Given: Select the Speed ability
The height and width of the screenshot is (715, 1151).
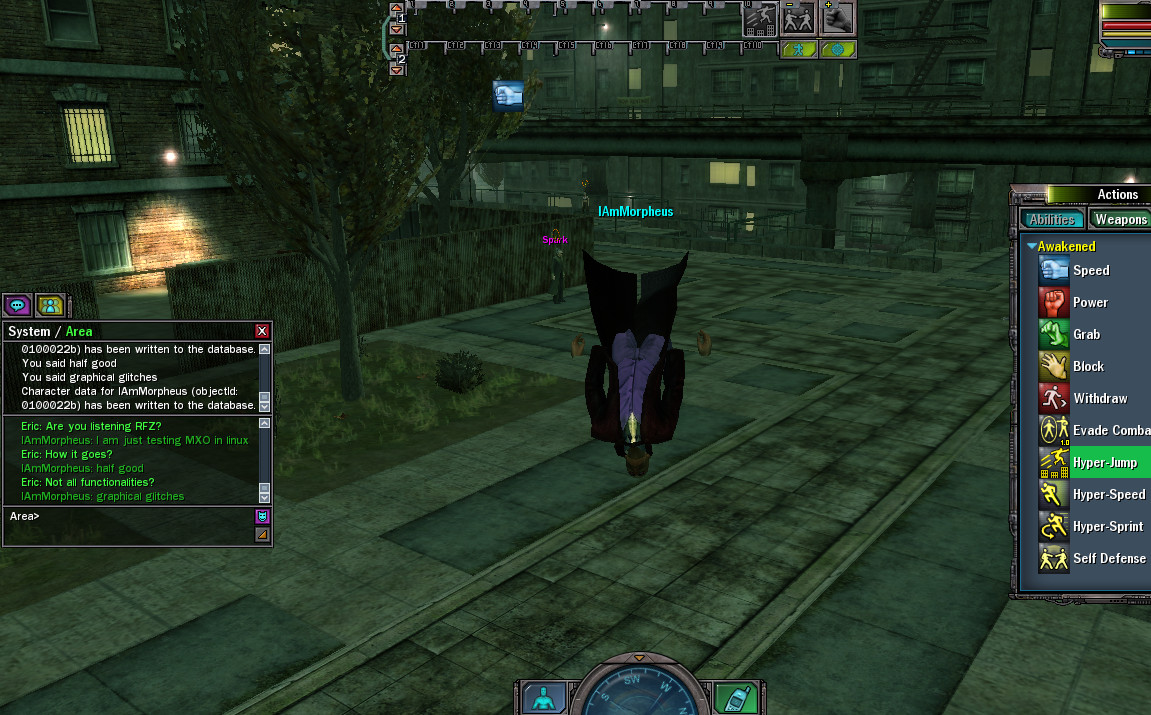Looking at the screenshot, I should pos(1090,270).
